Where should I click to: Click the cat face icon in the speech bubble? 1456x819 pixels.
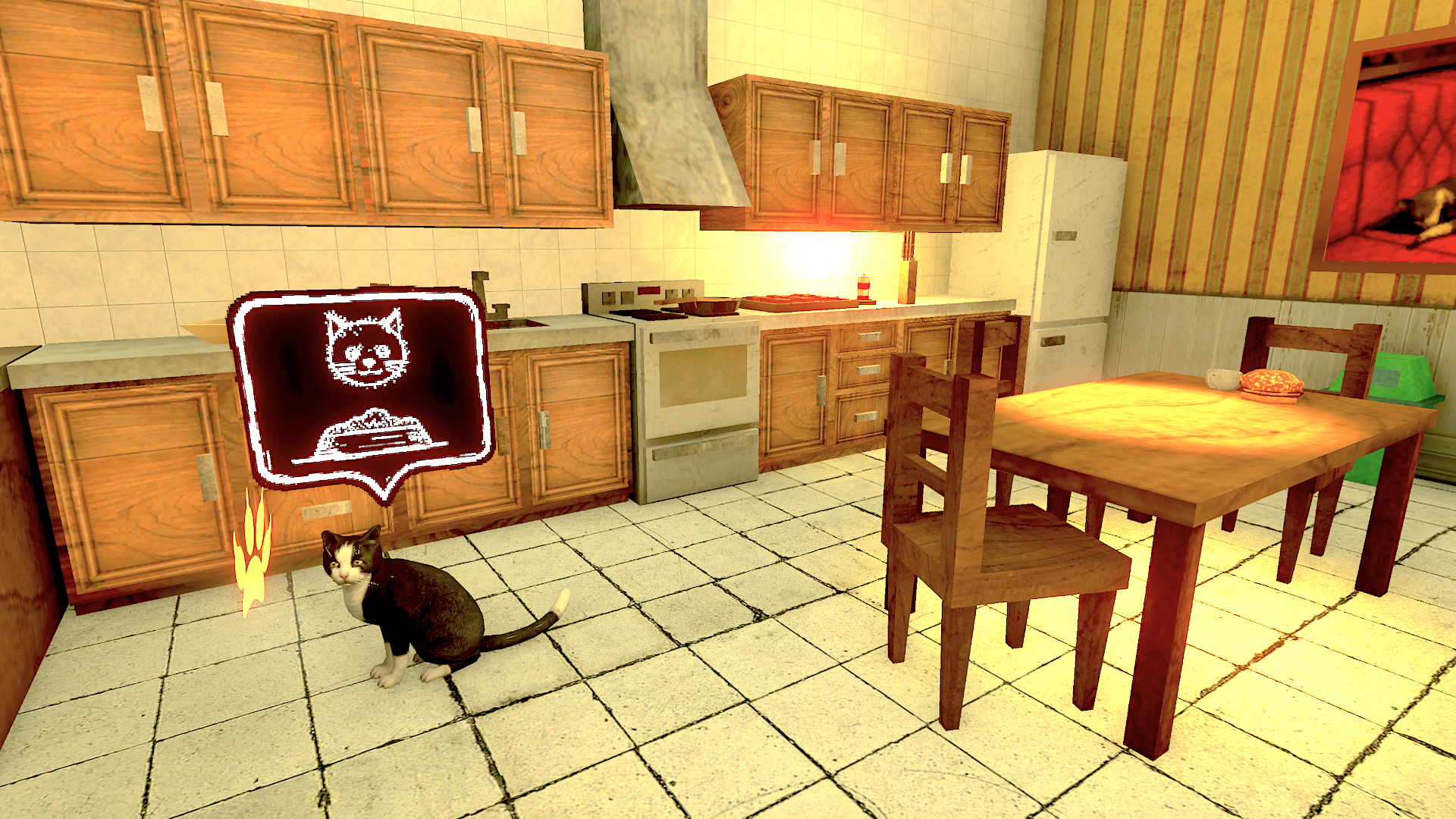click(364, 349)
